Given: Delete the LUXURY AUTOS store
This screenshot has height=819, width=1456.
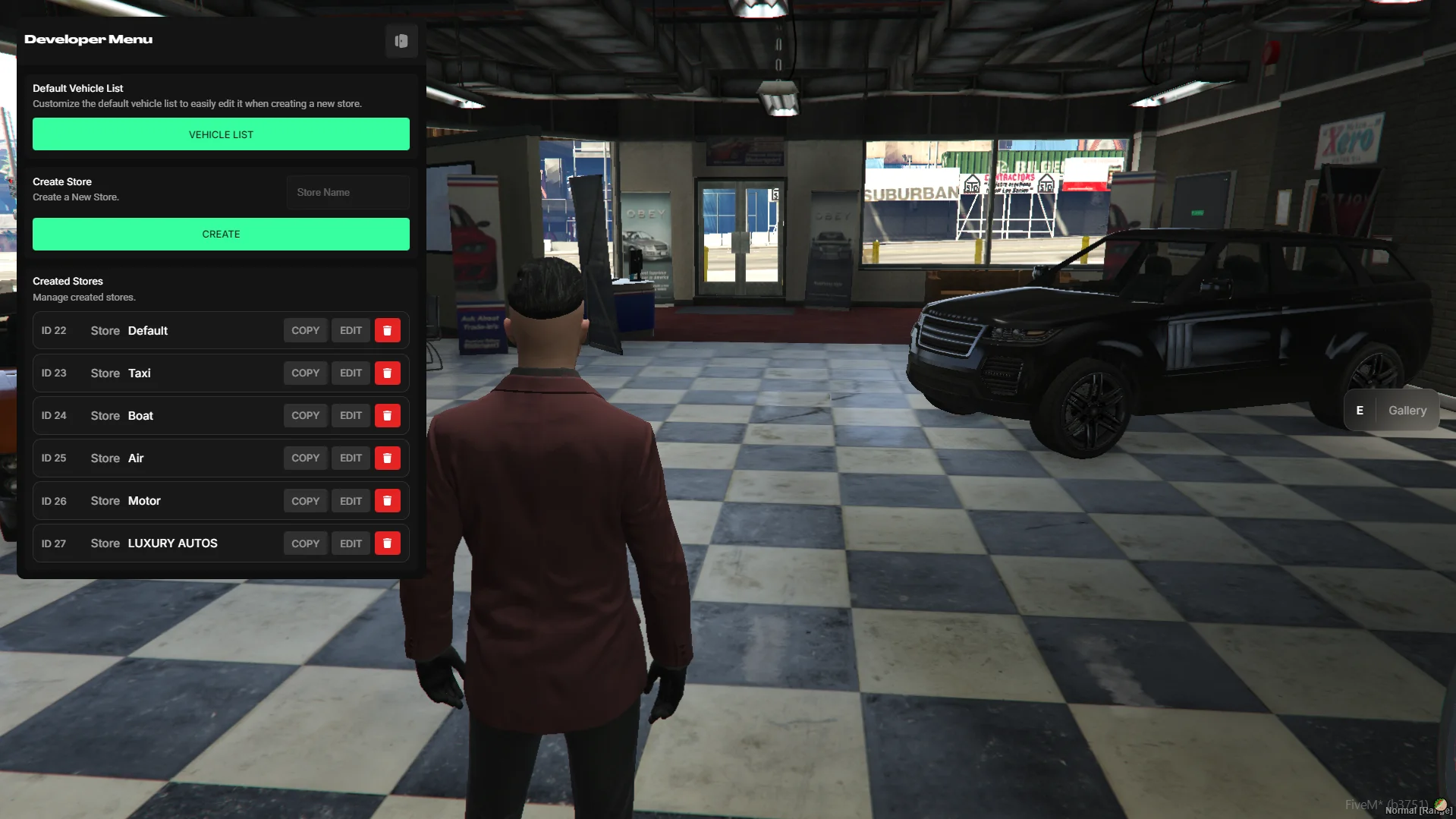Looking at the screenshot, I should tap(387, 543).
